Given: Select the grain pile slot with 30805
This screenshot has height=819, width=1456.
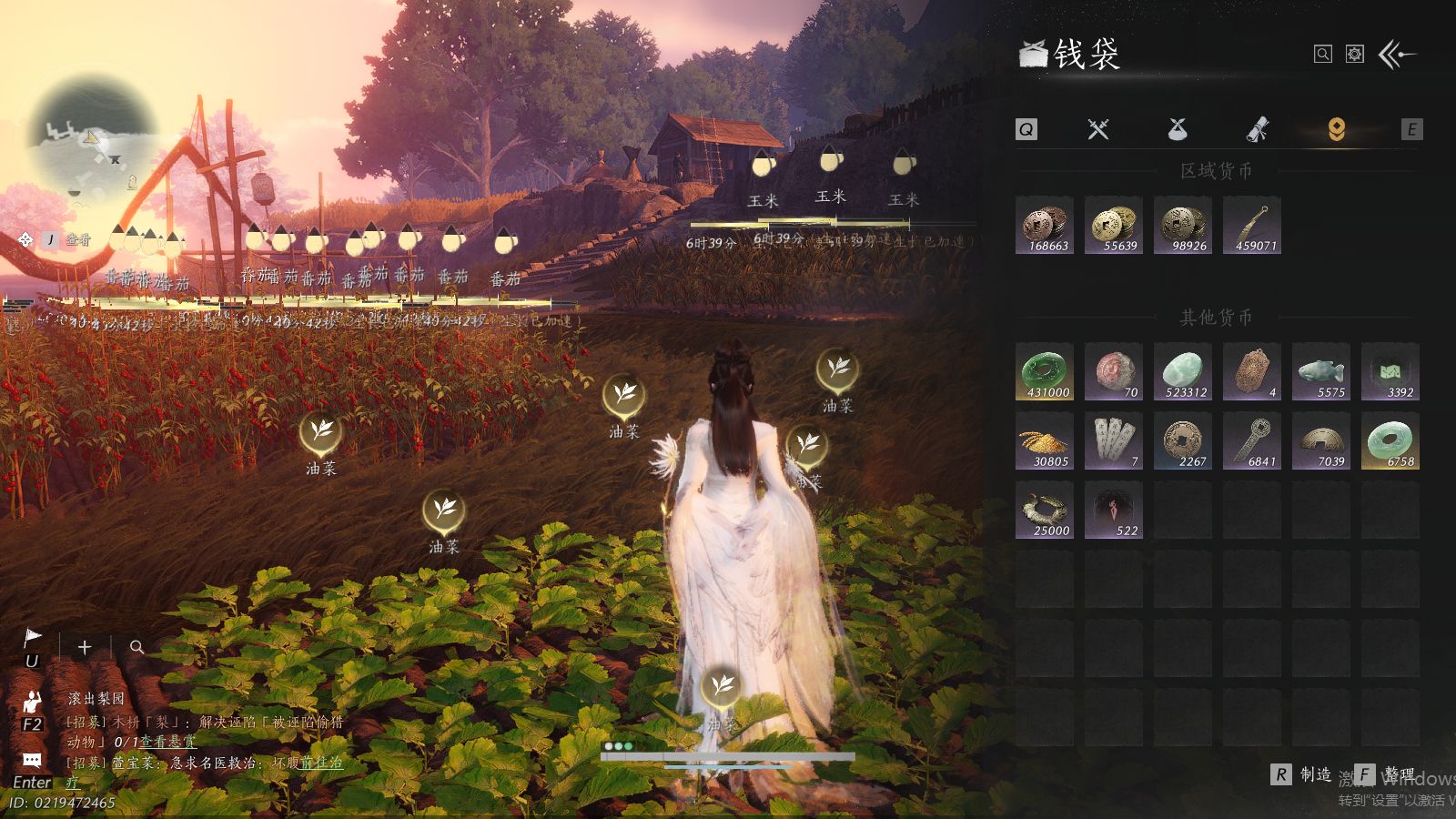Looking at the screenshot, I should coord(1045,440).
